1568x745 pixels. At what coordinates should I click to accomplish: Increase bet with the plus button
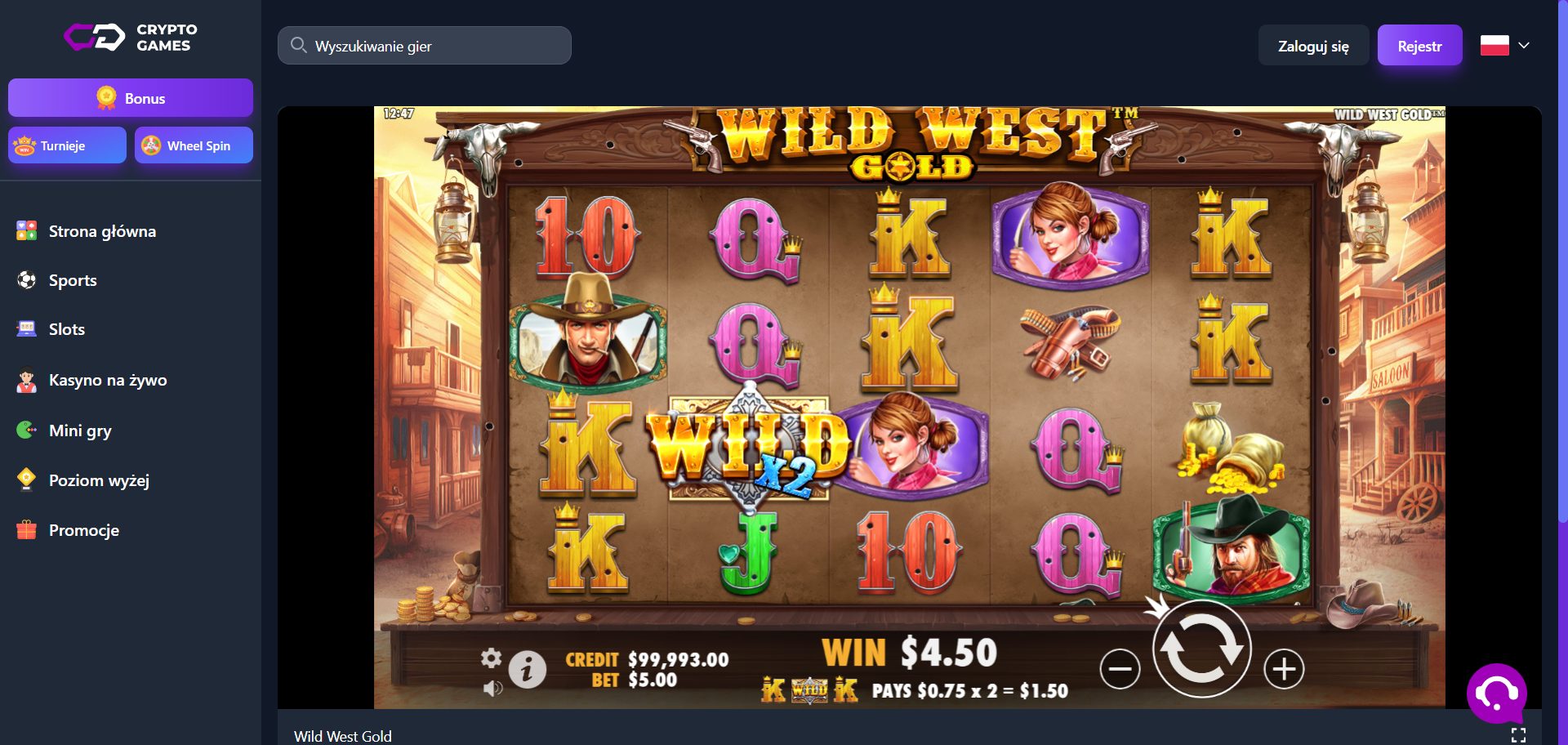pyautogui.click(x=1284, y=668)
